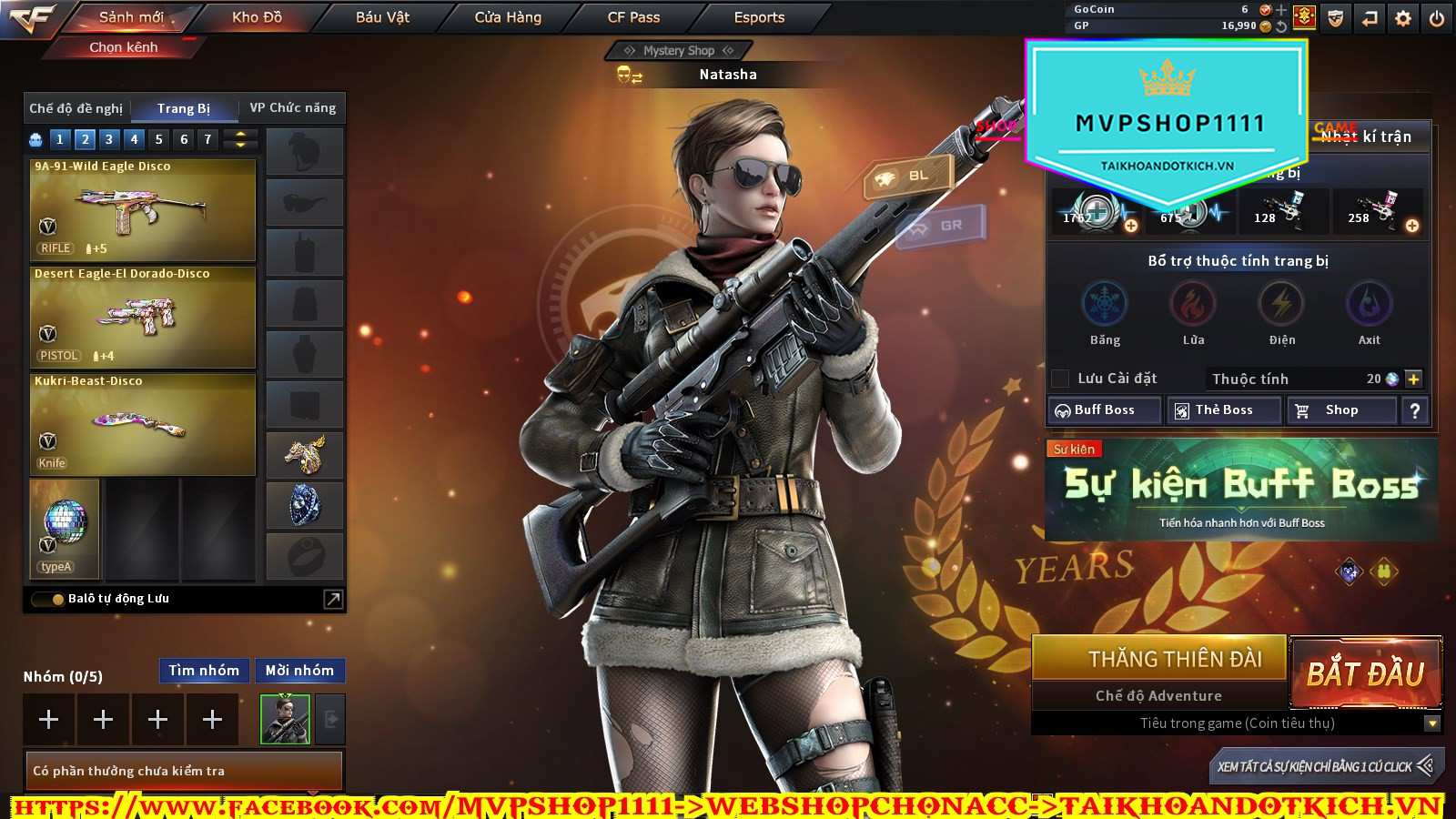The image size is (1456, 819).
Task: Start the match with BẮT ĐẦU
Action: 1365,674
